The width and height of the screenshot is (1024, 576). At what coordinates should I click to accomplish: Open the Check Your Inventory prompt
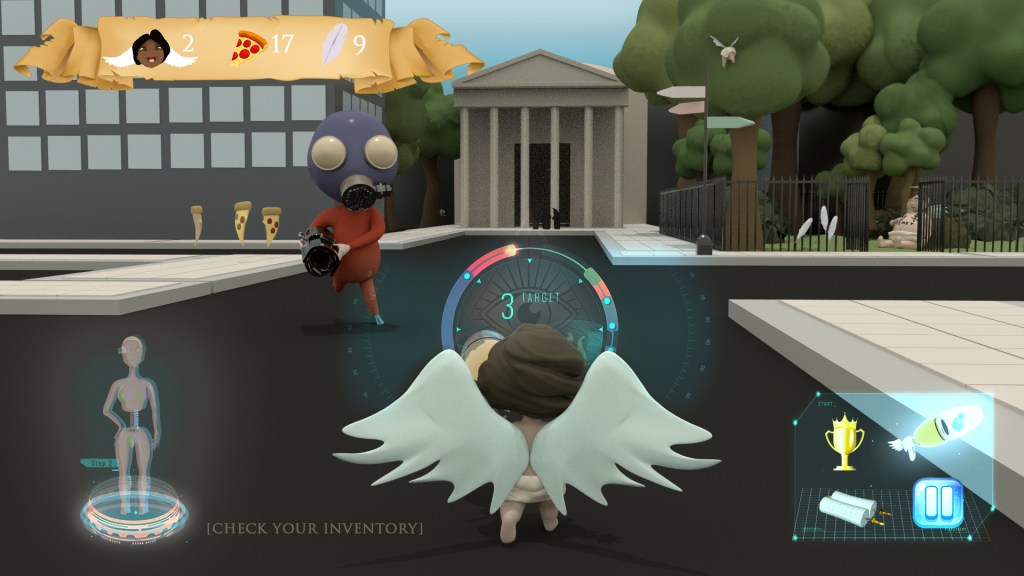[314, 527]
